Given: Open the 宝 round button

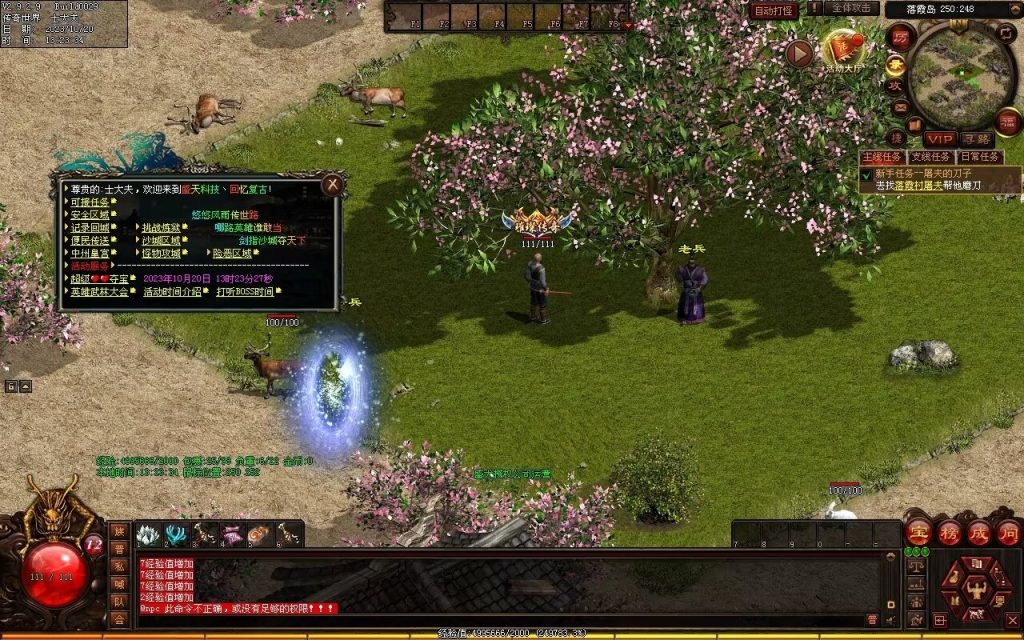Looking at the screenshot, I should 918,532.
